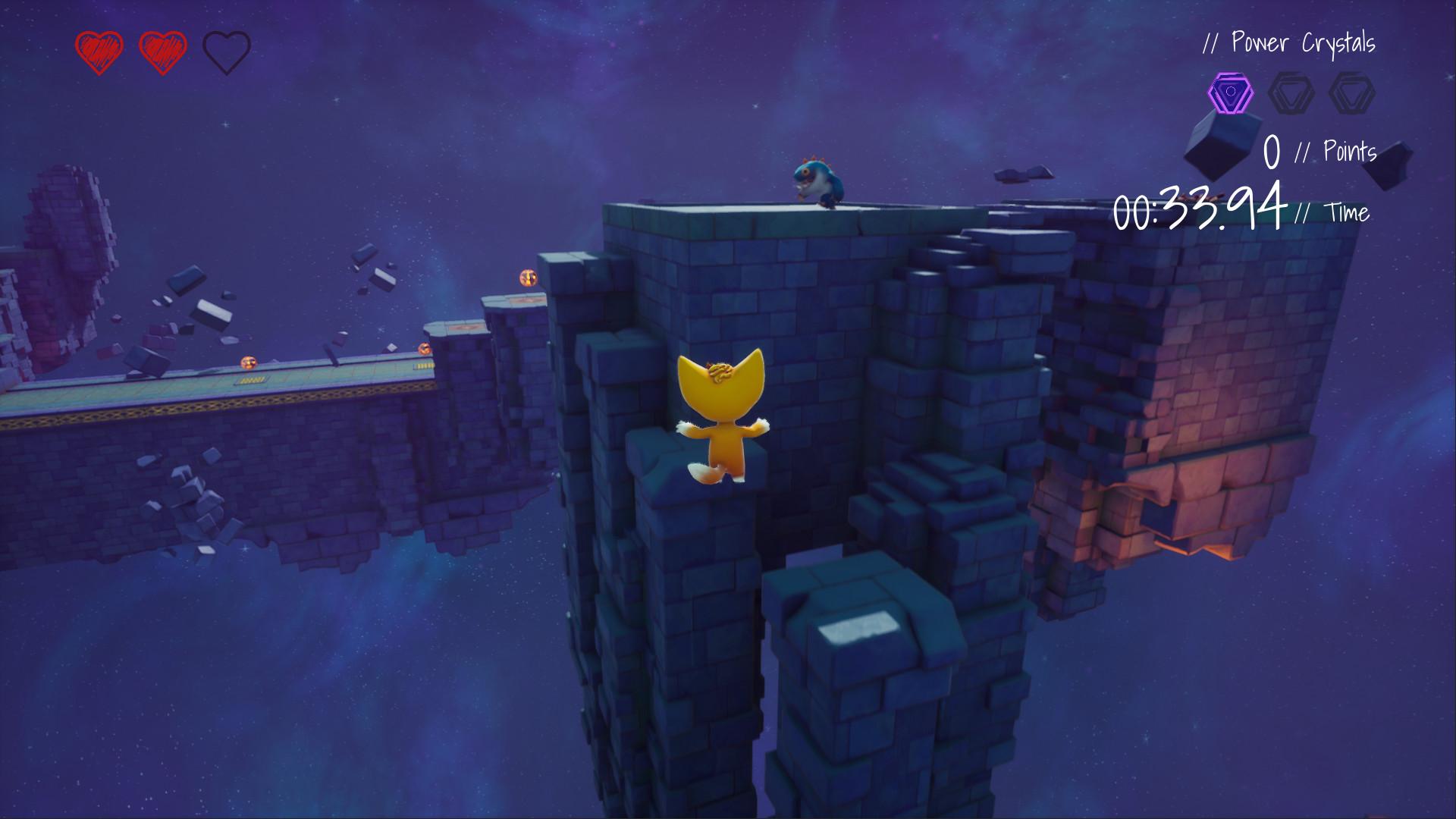Click the zero points value
Viewport: 1456px width, 819px height.
click(1272, 152)
